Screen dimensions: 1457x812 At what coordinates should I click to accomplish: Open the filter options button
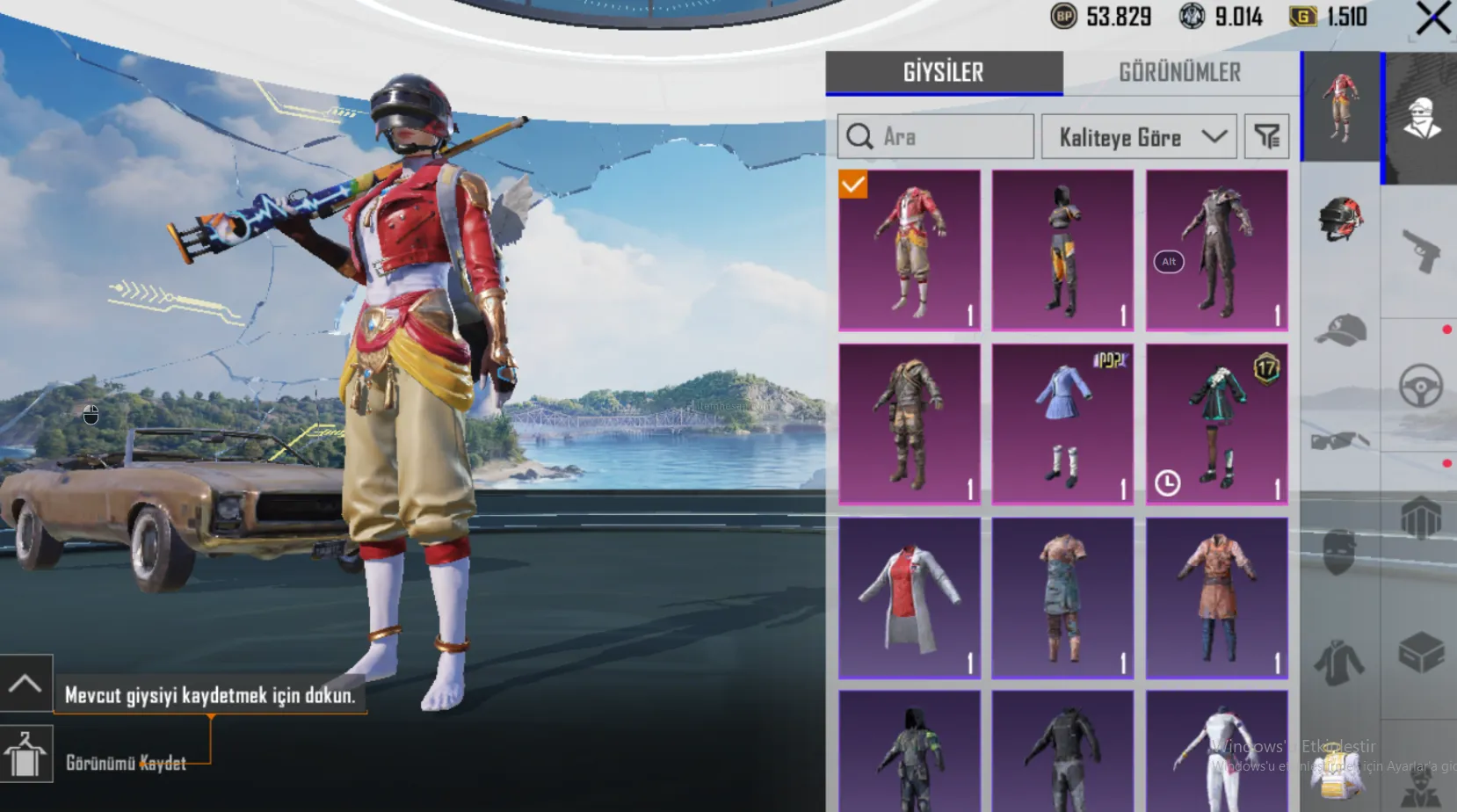1266,136
